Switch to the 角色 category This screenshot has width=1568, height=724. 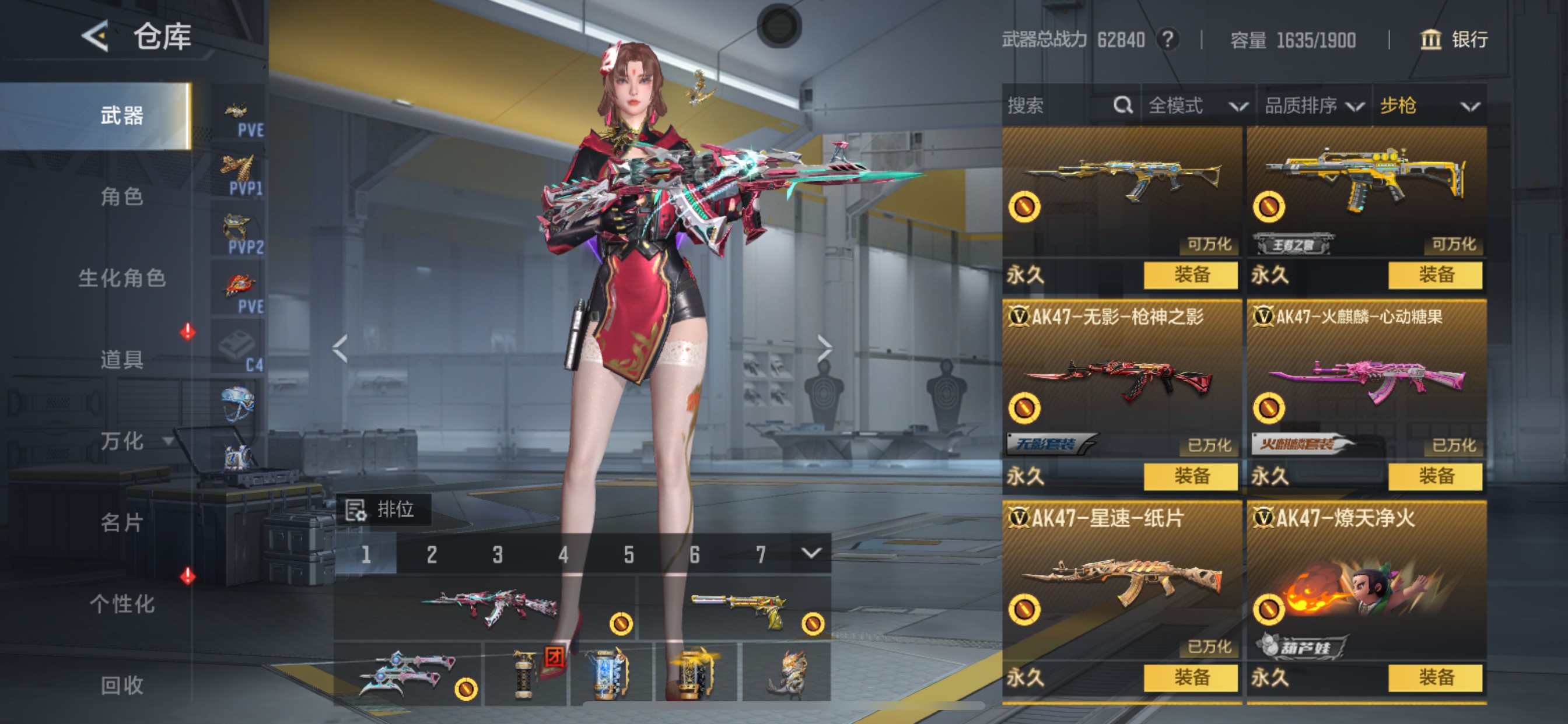122,196
